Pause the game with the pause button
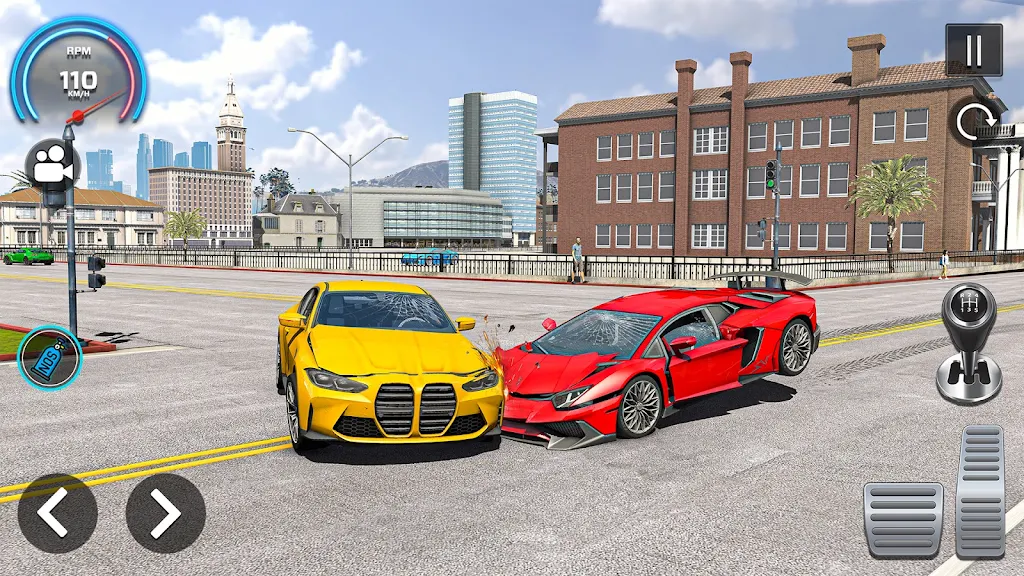Screen dimensions: 1024x576 pos(973,50)
